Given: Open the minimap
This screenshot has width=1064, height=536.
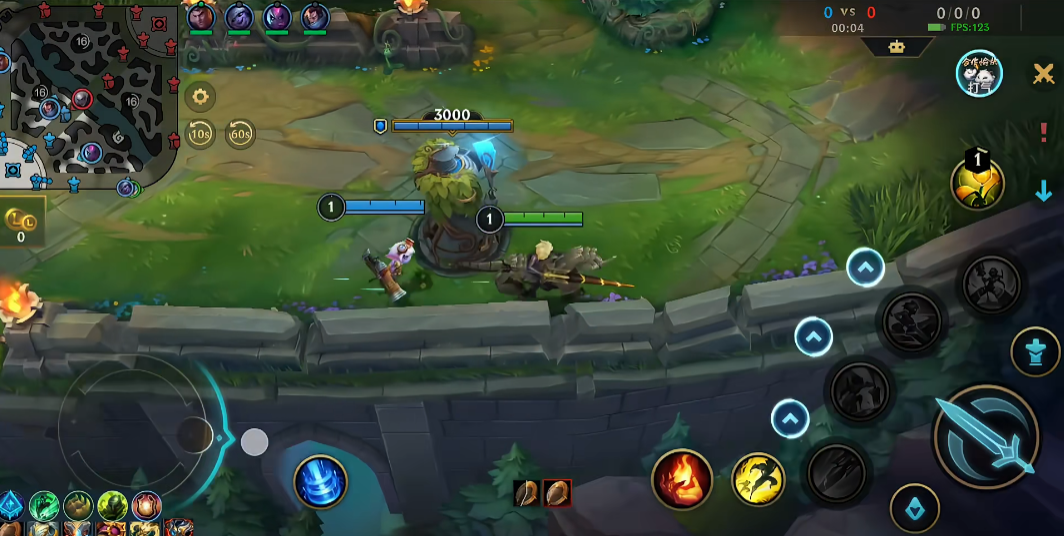Looking at the screenshot, I should coord(85,95).
